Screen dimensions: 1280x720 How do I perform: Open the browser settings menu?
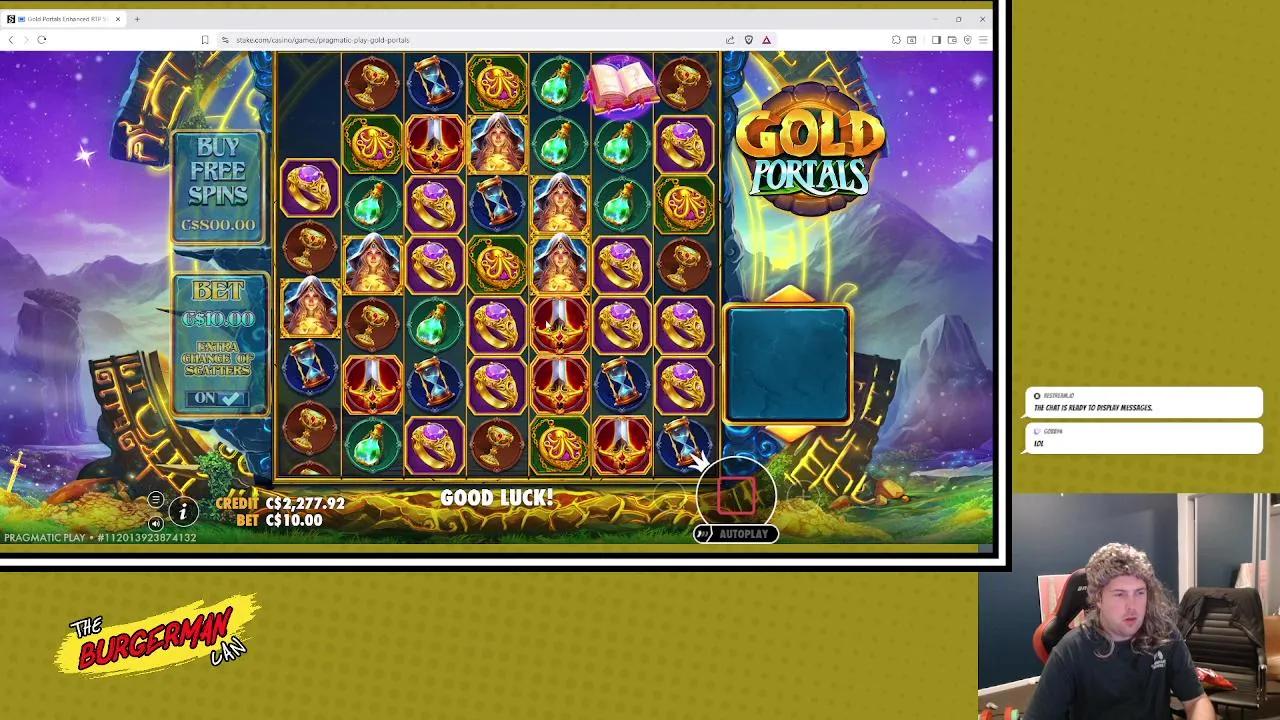coord(985,40)
